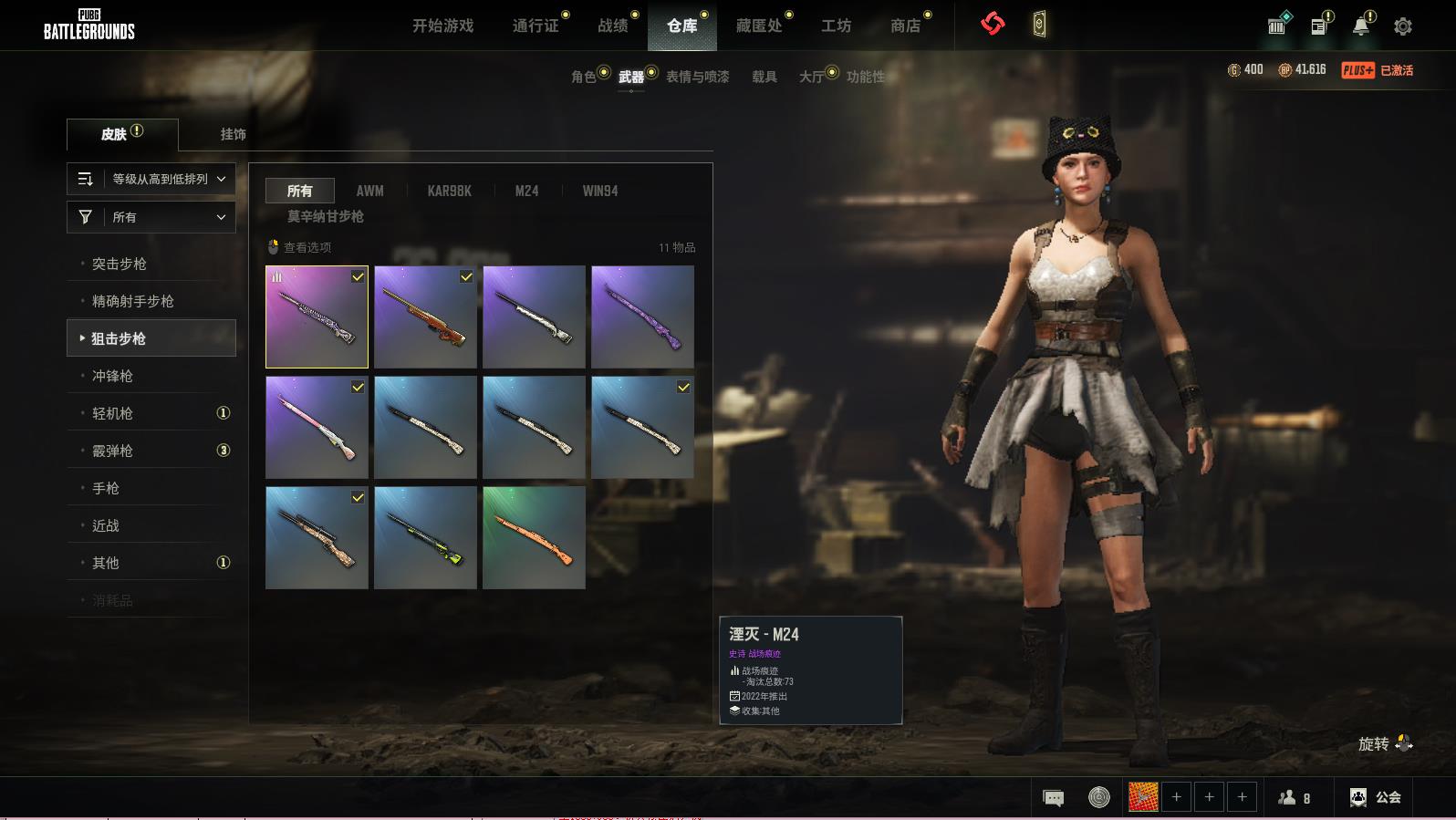Open the 开始游戏 menu
The width and height of the screenshot is (1456, 820).
coord(442,26)
